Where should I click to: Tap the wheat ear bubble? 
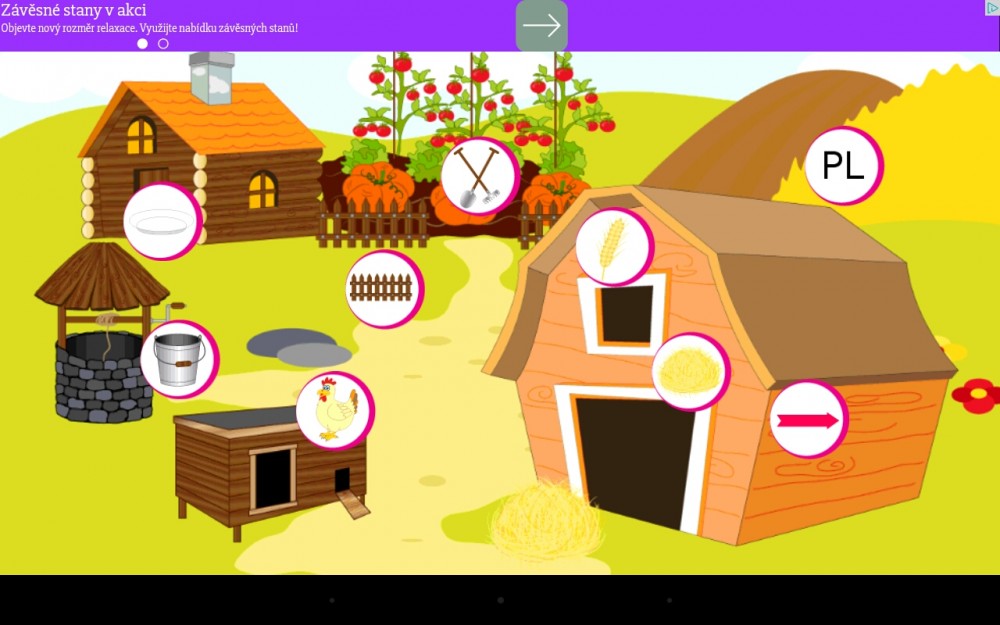[612, 246]
